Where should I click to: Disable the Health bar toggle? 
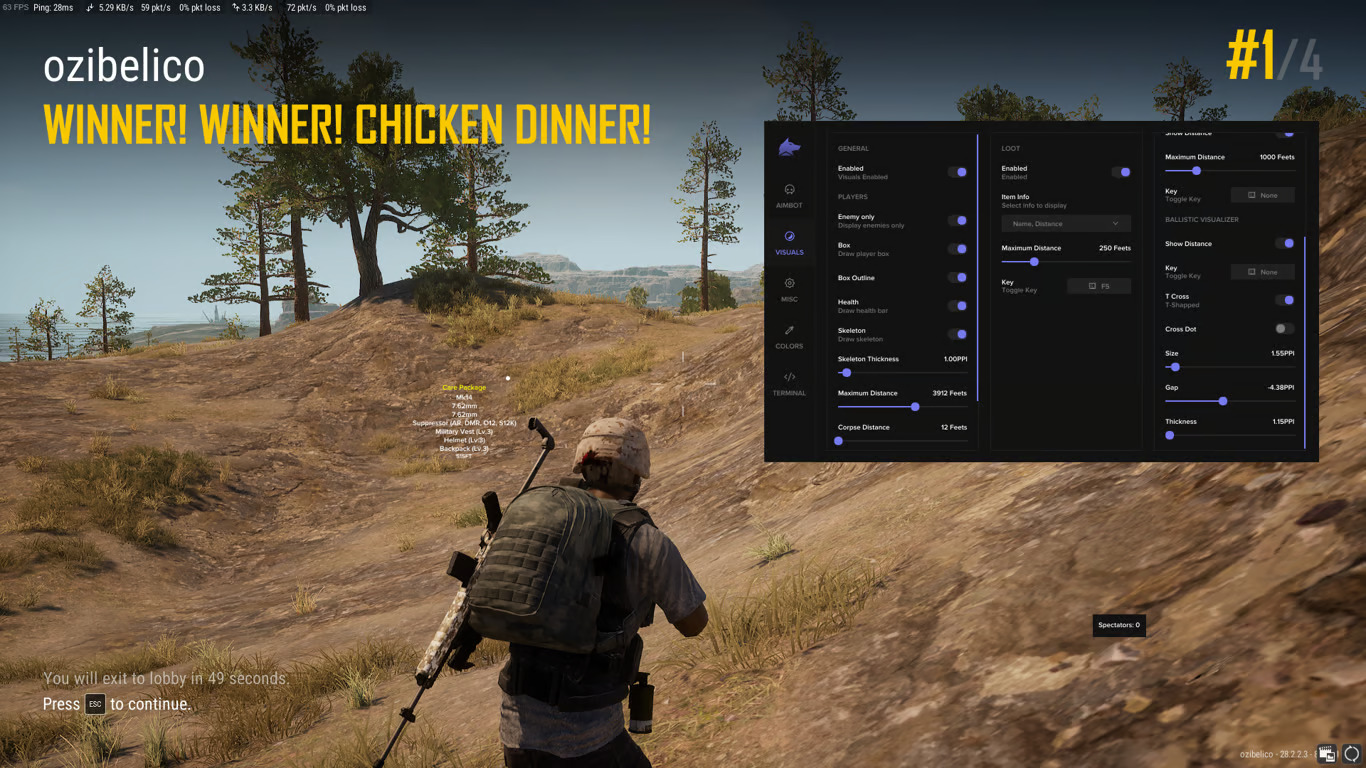tap(958, 306)
